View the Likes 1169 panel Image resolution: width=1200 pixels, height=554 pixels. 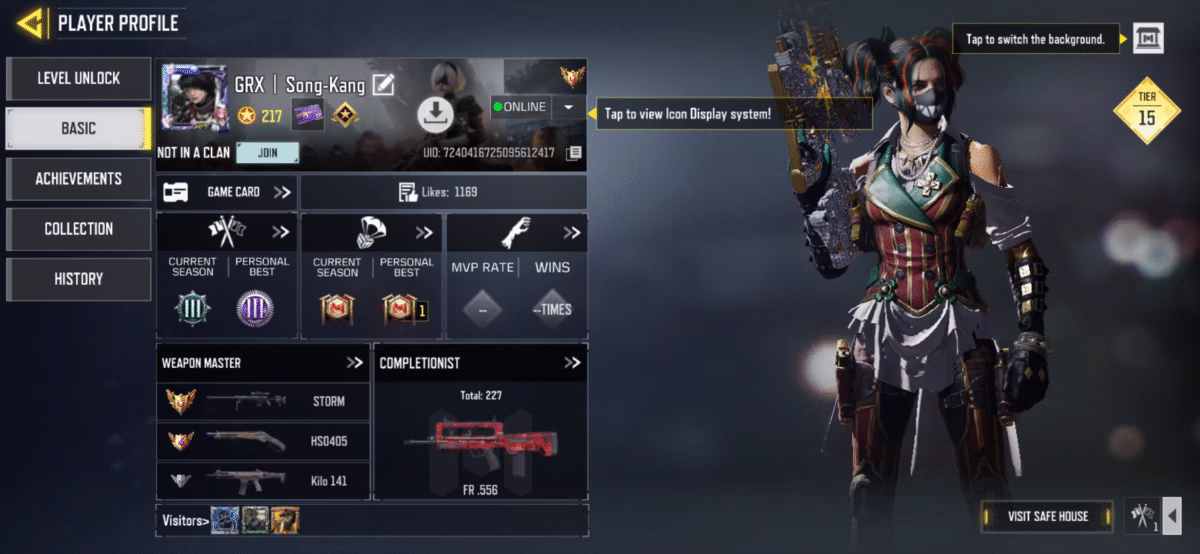point(443,192)
